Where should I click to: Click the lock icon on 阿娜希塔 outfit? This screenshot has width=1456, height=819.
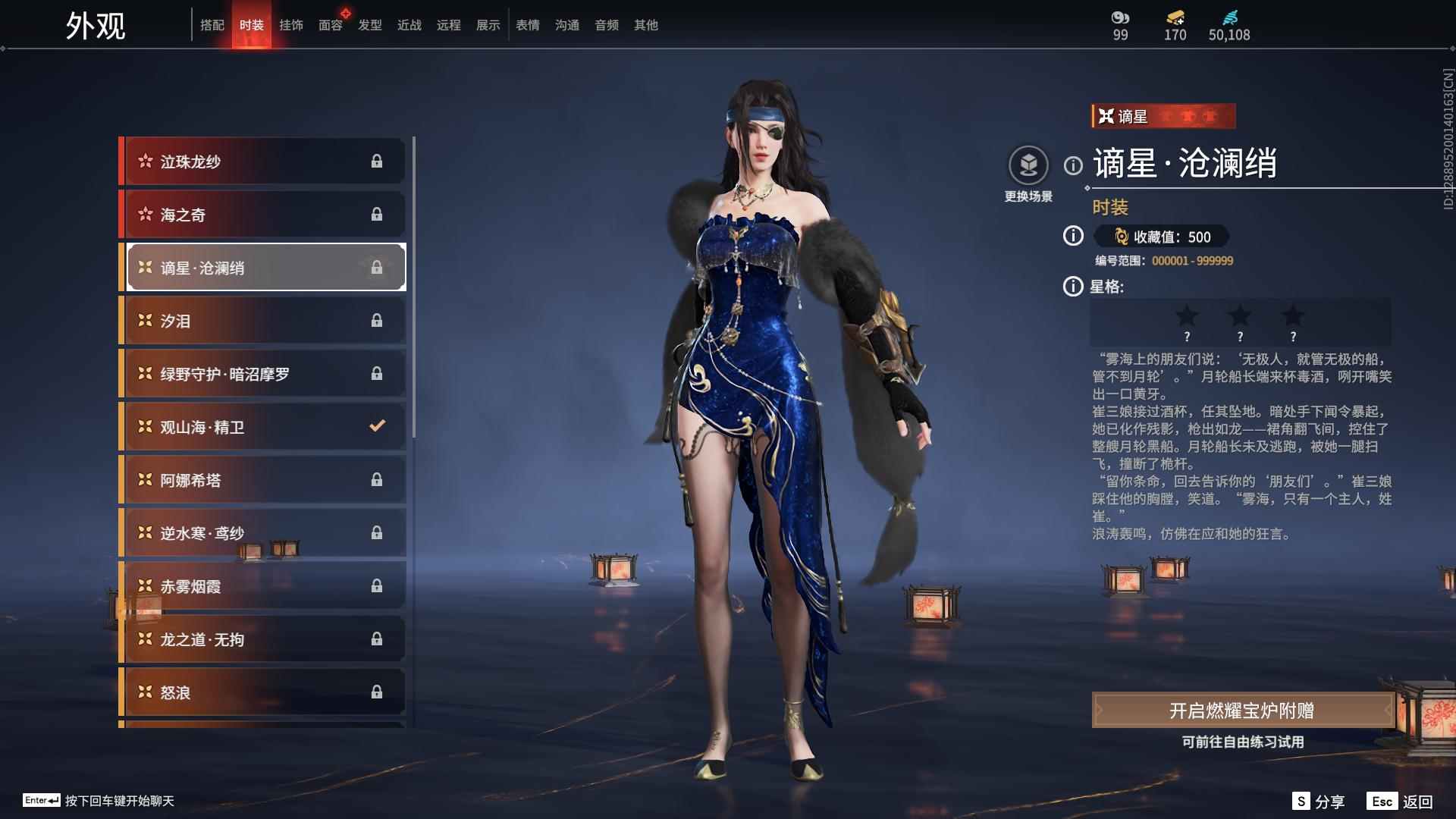[377, 479]
